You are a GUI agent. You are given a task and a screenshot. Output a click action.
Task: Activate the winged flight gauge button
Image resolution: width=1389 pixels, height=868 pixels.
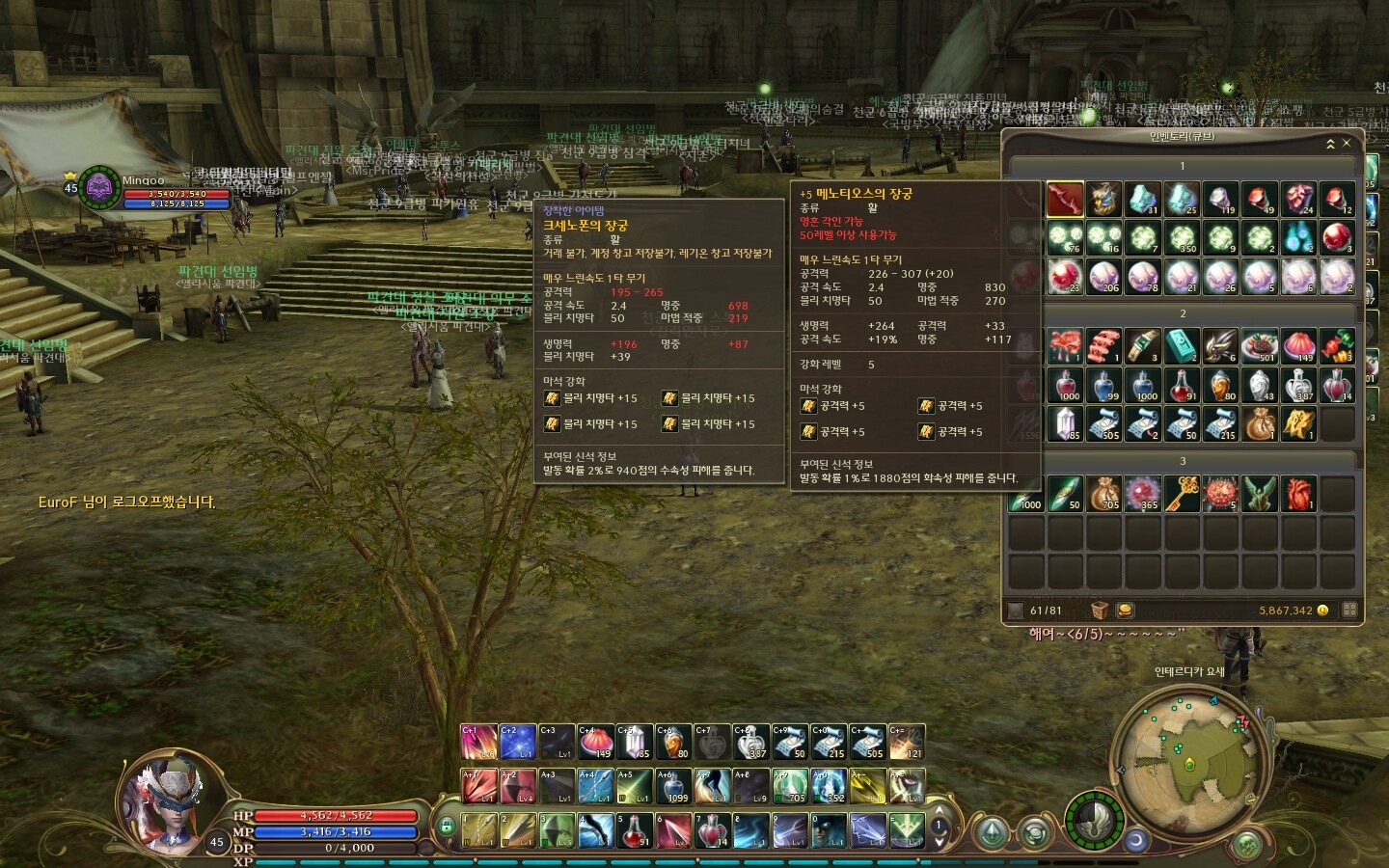(1094, 819)
